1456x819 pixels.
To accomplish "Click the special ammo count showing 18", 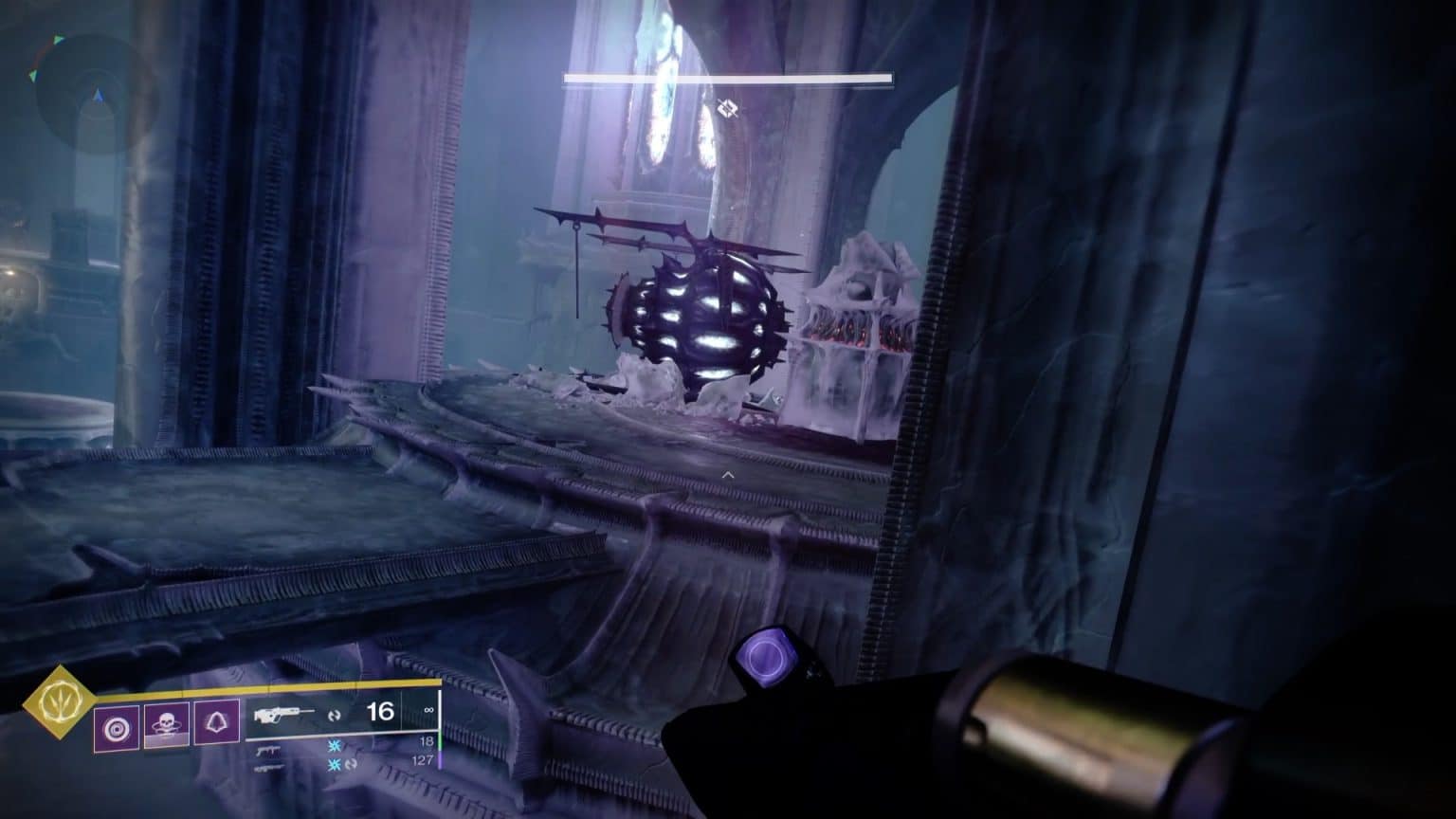I will click(426, 740).
